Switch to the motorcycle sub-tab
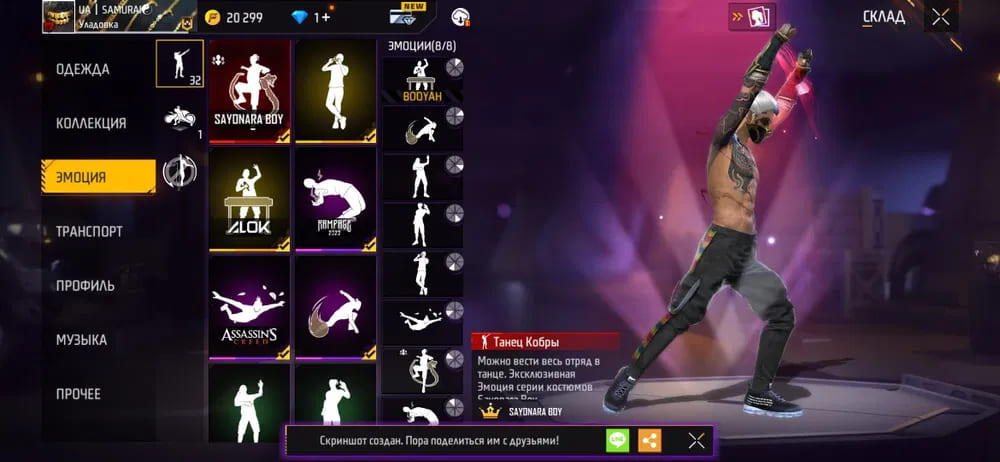Screen dimensions: 1000x462 [x=180, y=118]
